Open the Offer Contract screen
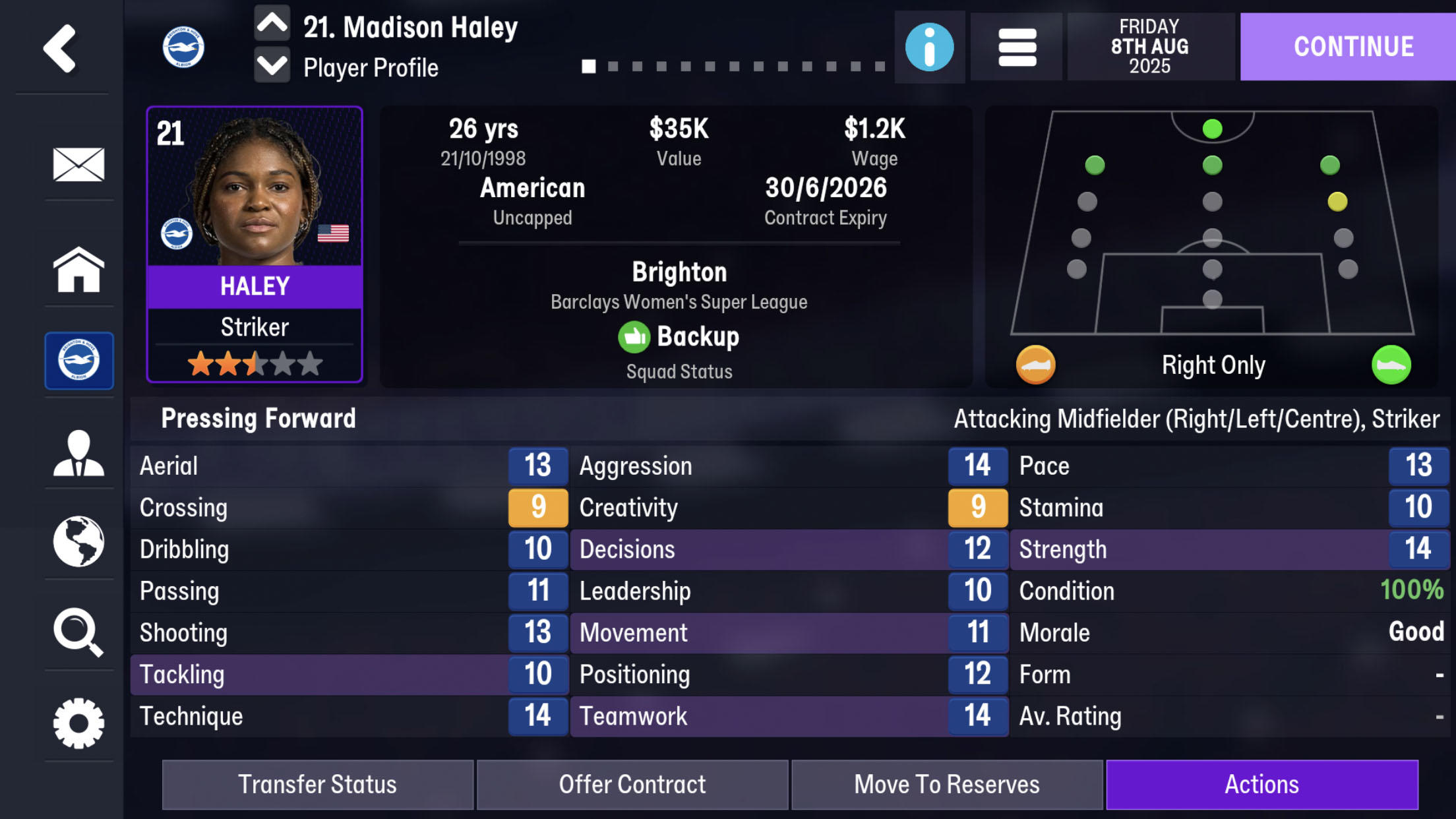 point(632,784)
